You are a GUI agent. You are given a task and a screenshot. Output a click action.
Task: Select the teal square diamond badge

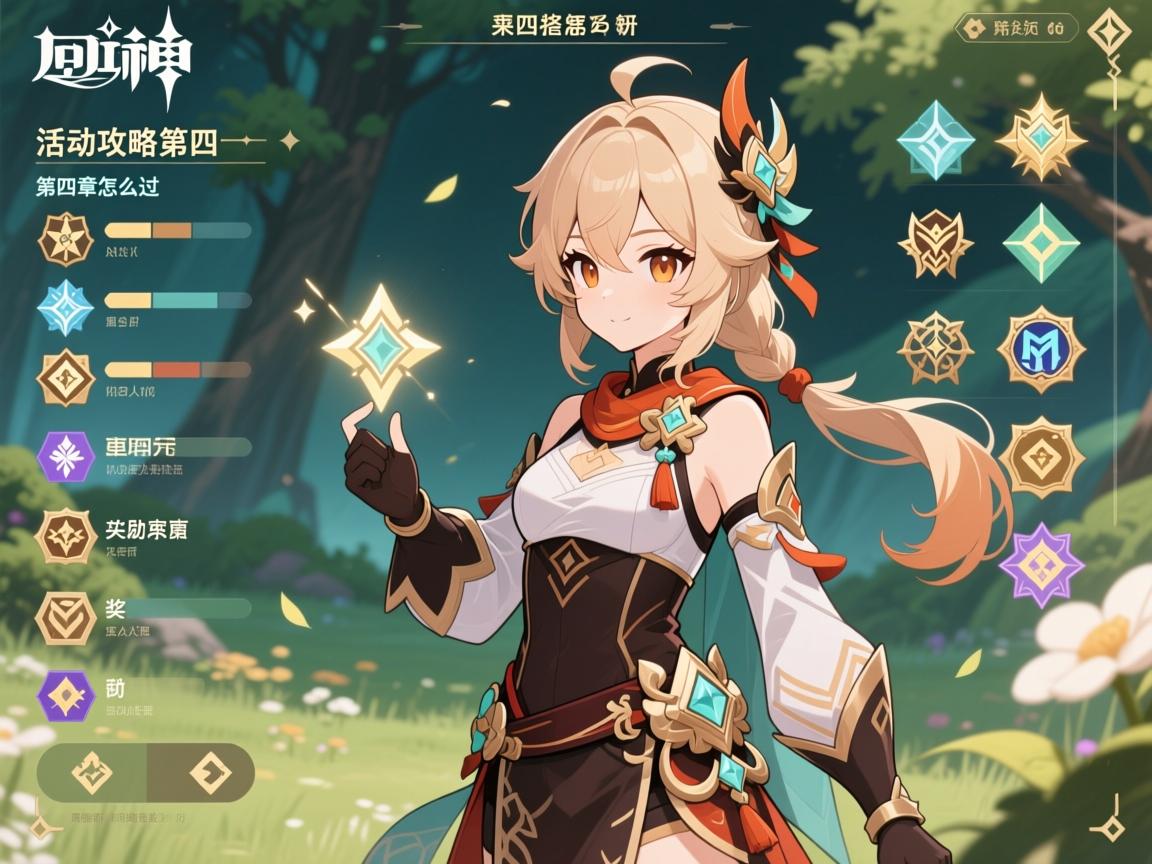tap(935, 140)
